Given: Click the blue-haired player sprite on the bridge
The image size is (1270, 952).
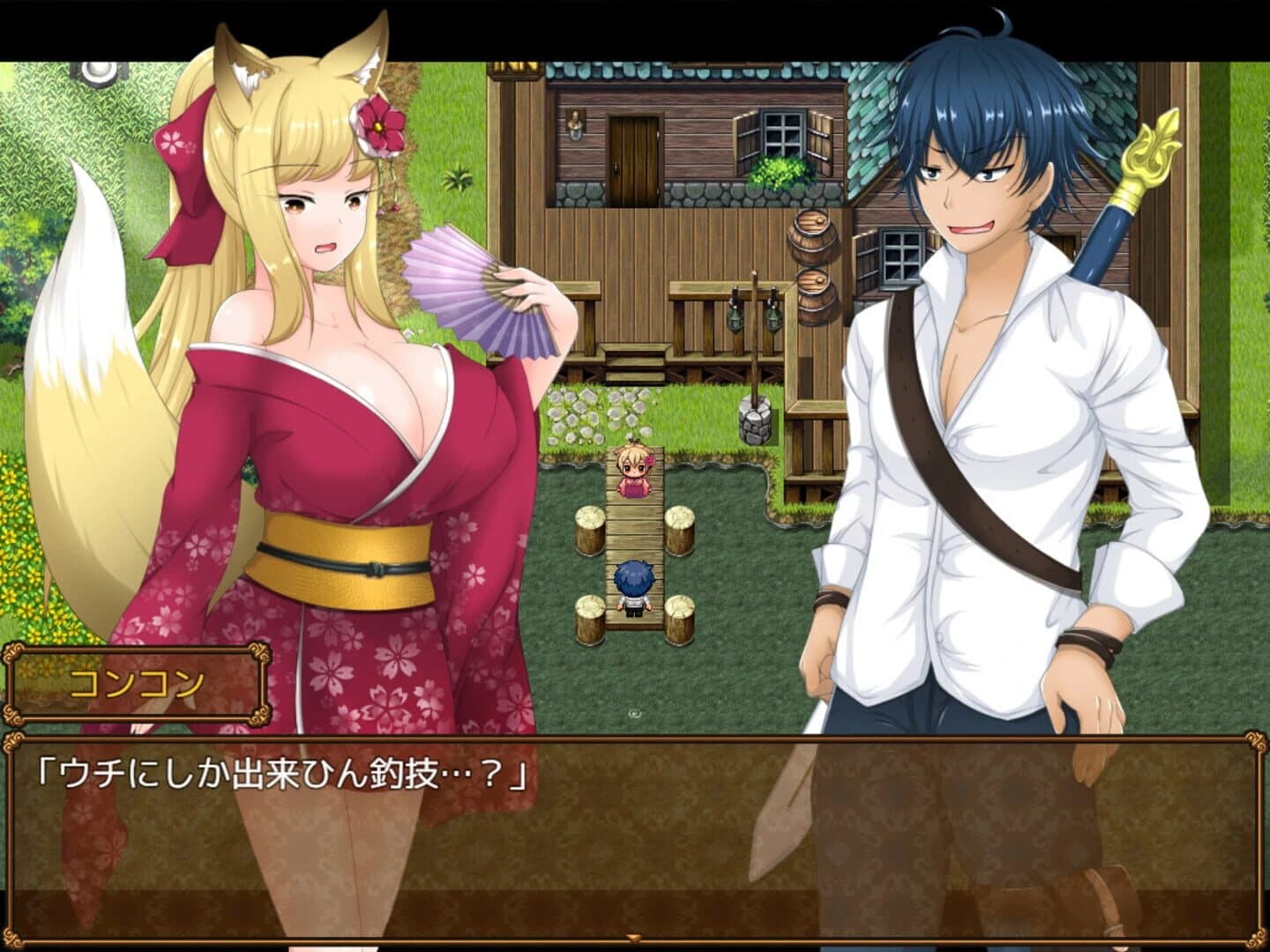Looking at the screenshot, I should point(632,586).
